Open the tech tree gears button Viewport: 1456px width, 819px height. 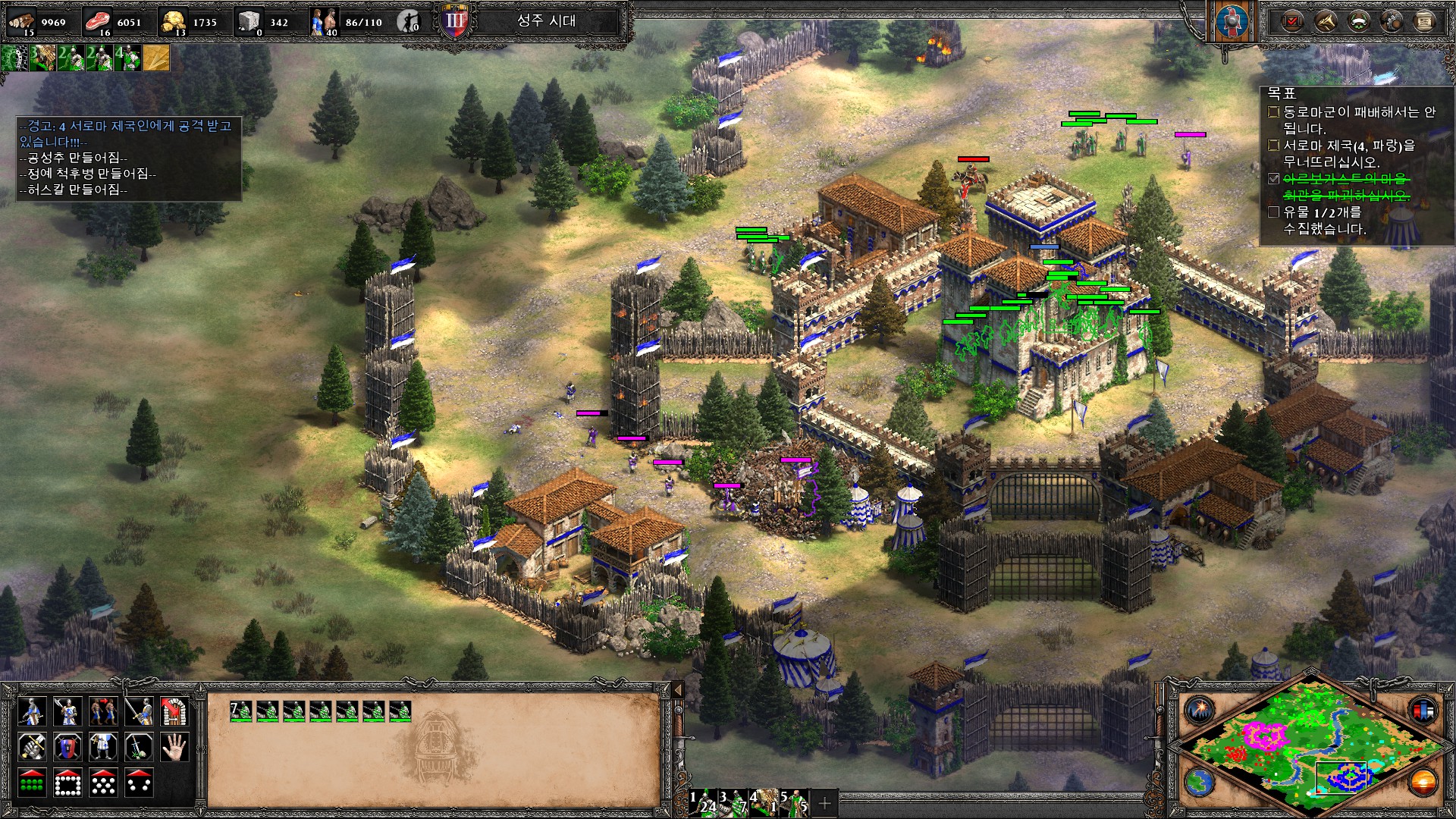1392,21
